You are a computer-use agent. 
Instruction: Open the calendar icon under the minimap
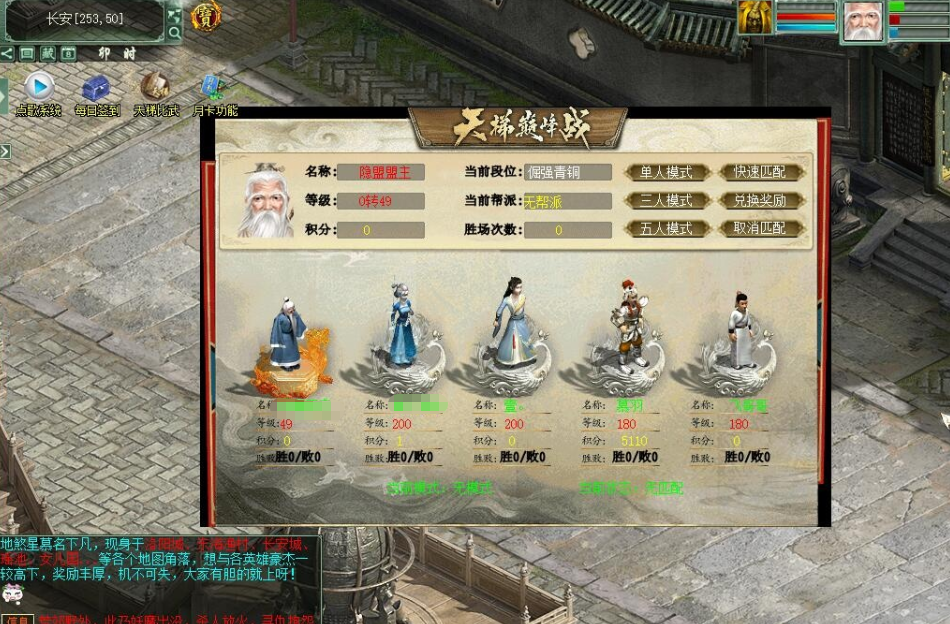[x=67, y=53]
